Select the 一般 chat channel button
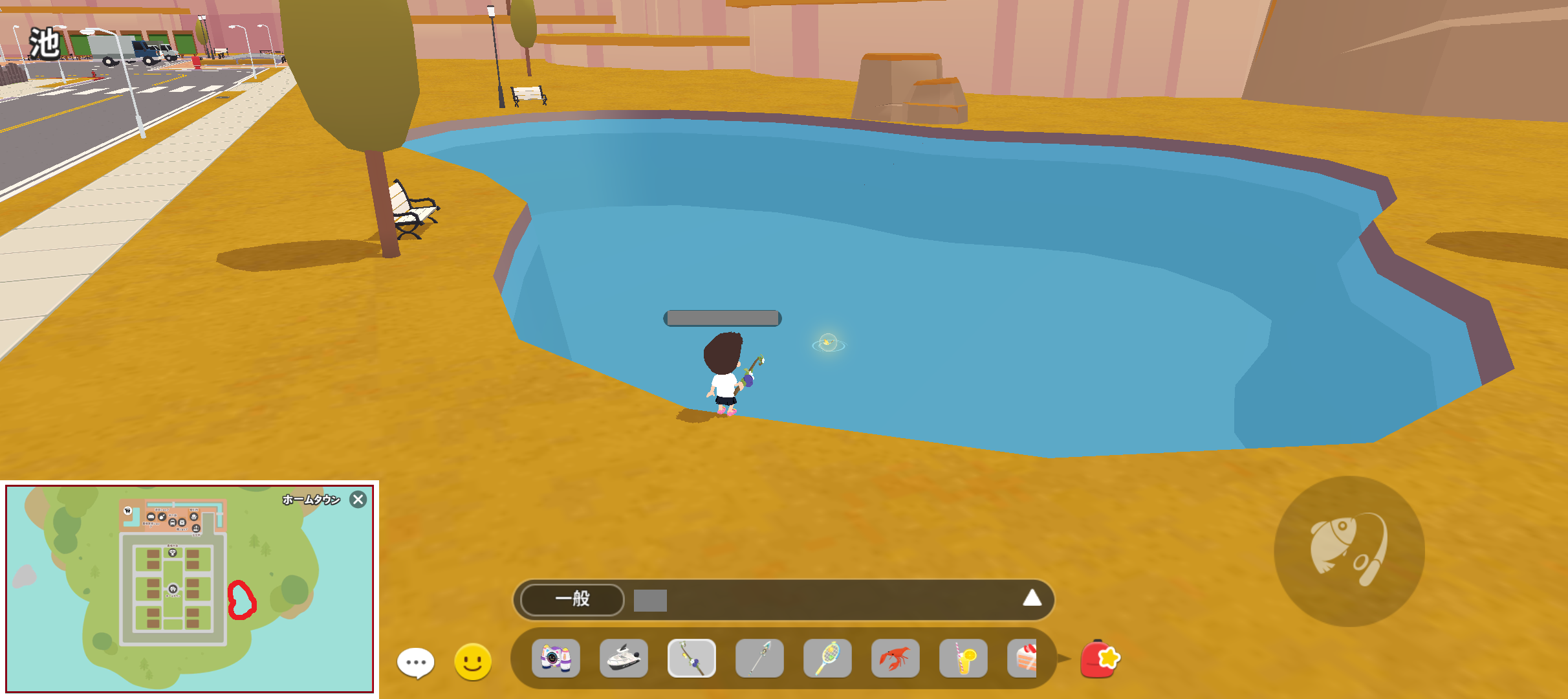This screenshot has width=1568, height=699. pos(572,599)
